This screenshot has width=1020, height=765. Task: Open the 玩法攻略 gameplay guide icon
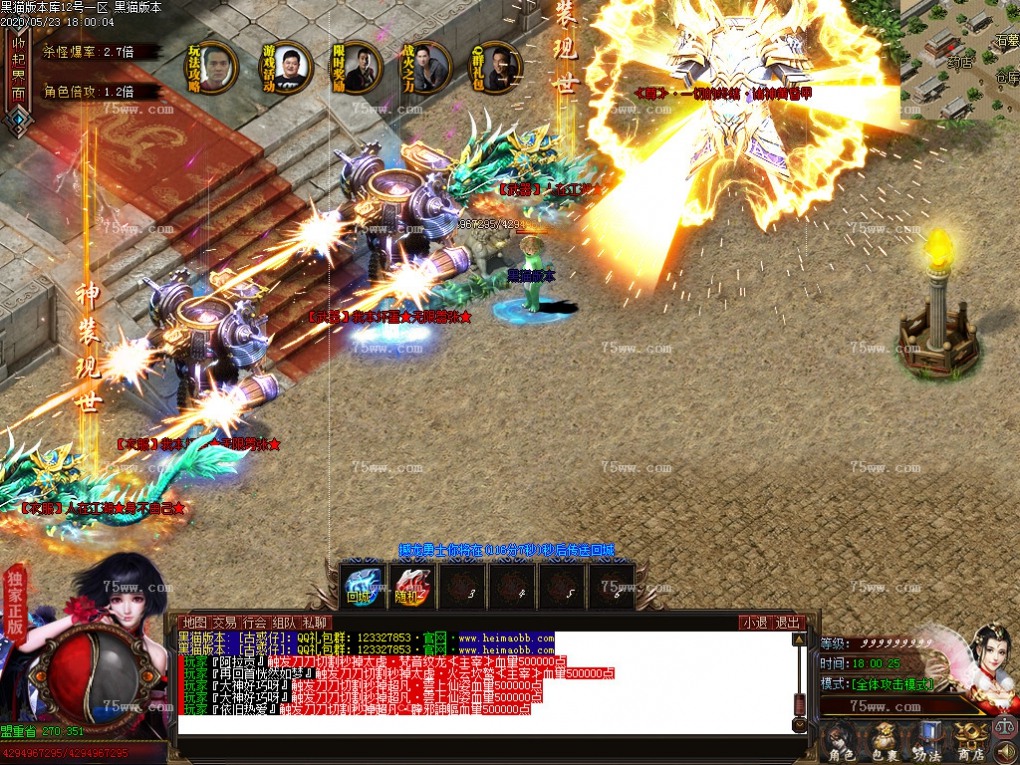click(213, 66)
